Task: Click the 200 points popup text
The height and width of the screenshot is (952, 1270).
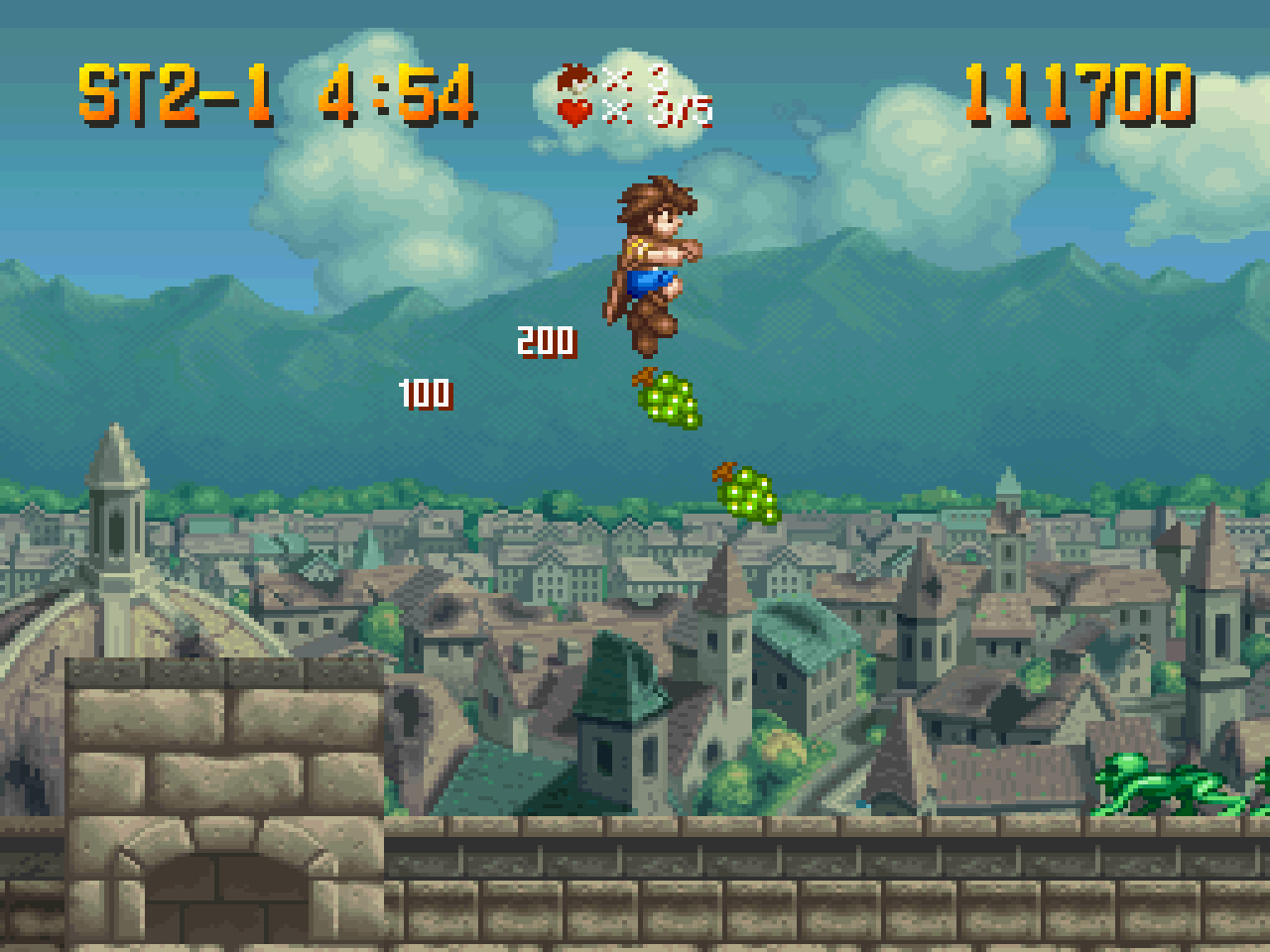Action: [546, 340]
